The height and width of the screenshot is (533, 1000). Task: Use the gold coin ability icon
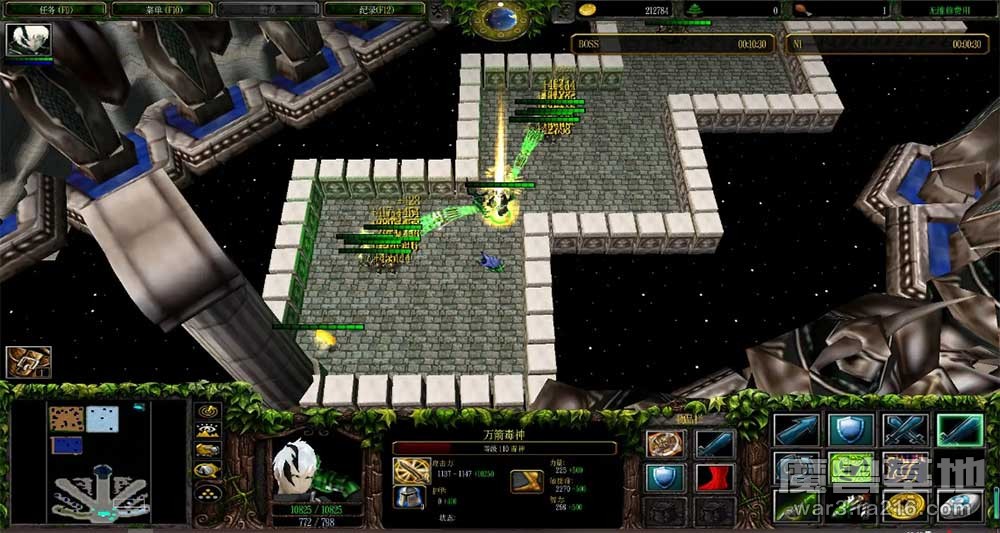[904, 505]
